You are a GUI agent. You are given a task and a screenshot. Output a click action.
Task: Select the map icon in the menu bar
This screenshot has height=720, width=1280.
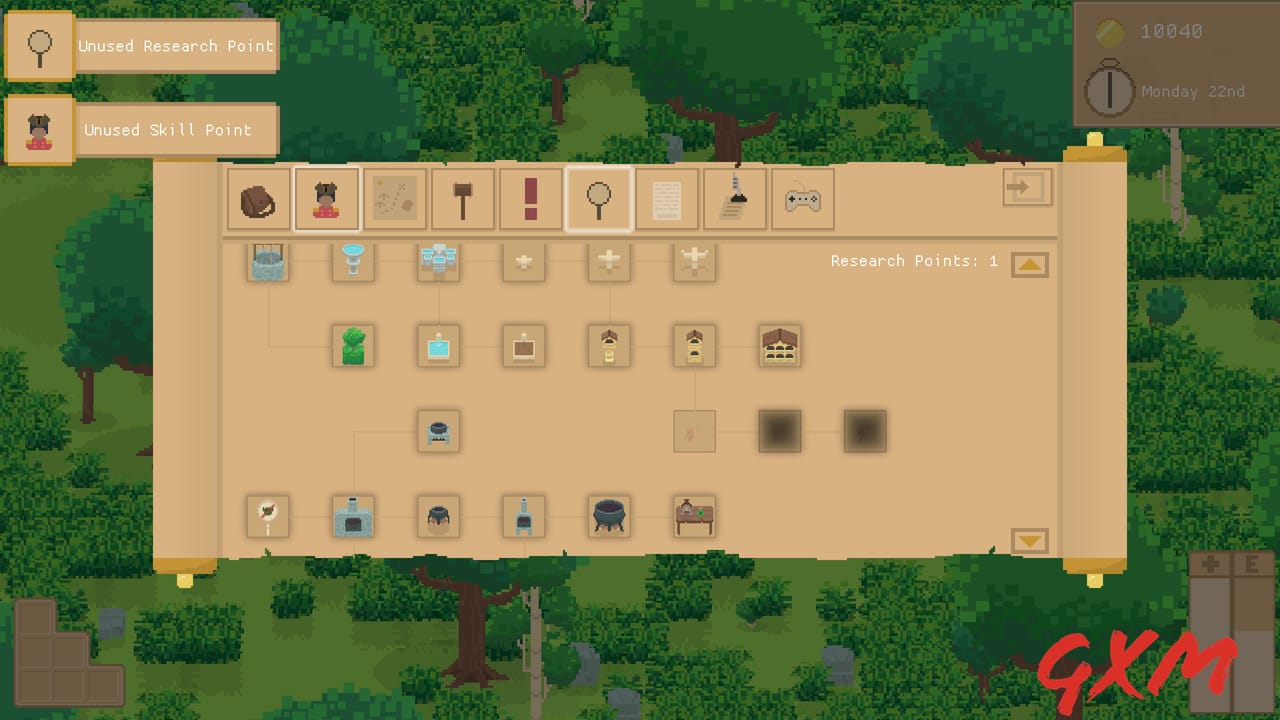(395, 199)
